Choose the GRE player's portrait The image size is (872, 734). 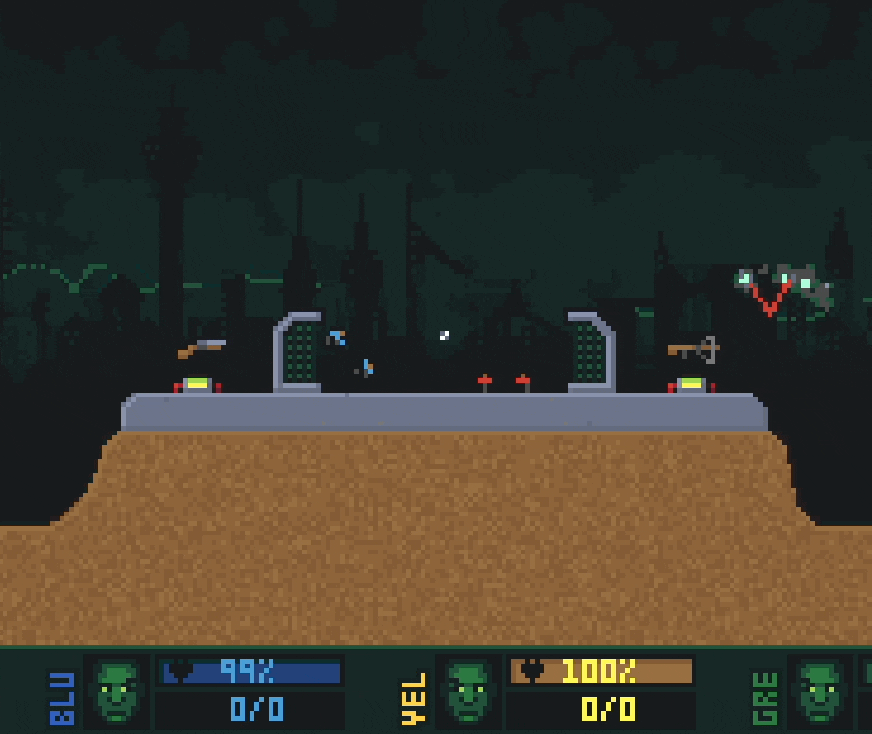click(819, 691)
